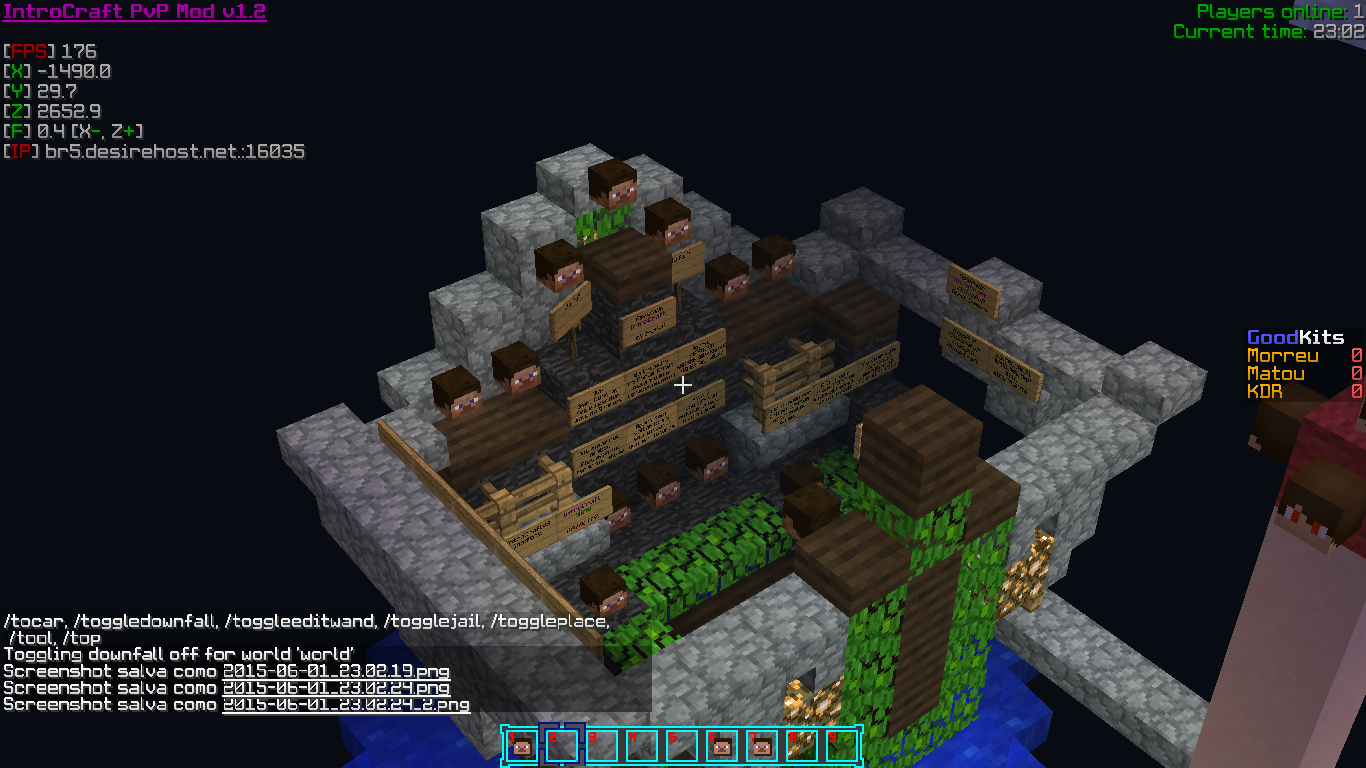Select the player head in hotbar slot 1
The width and height of the screenshot is (1366, 768).
[521, 745]
